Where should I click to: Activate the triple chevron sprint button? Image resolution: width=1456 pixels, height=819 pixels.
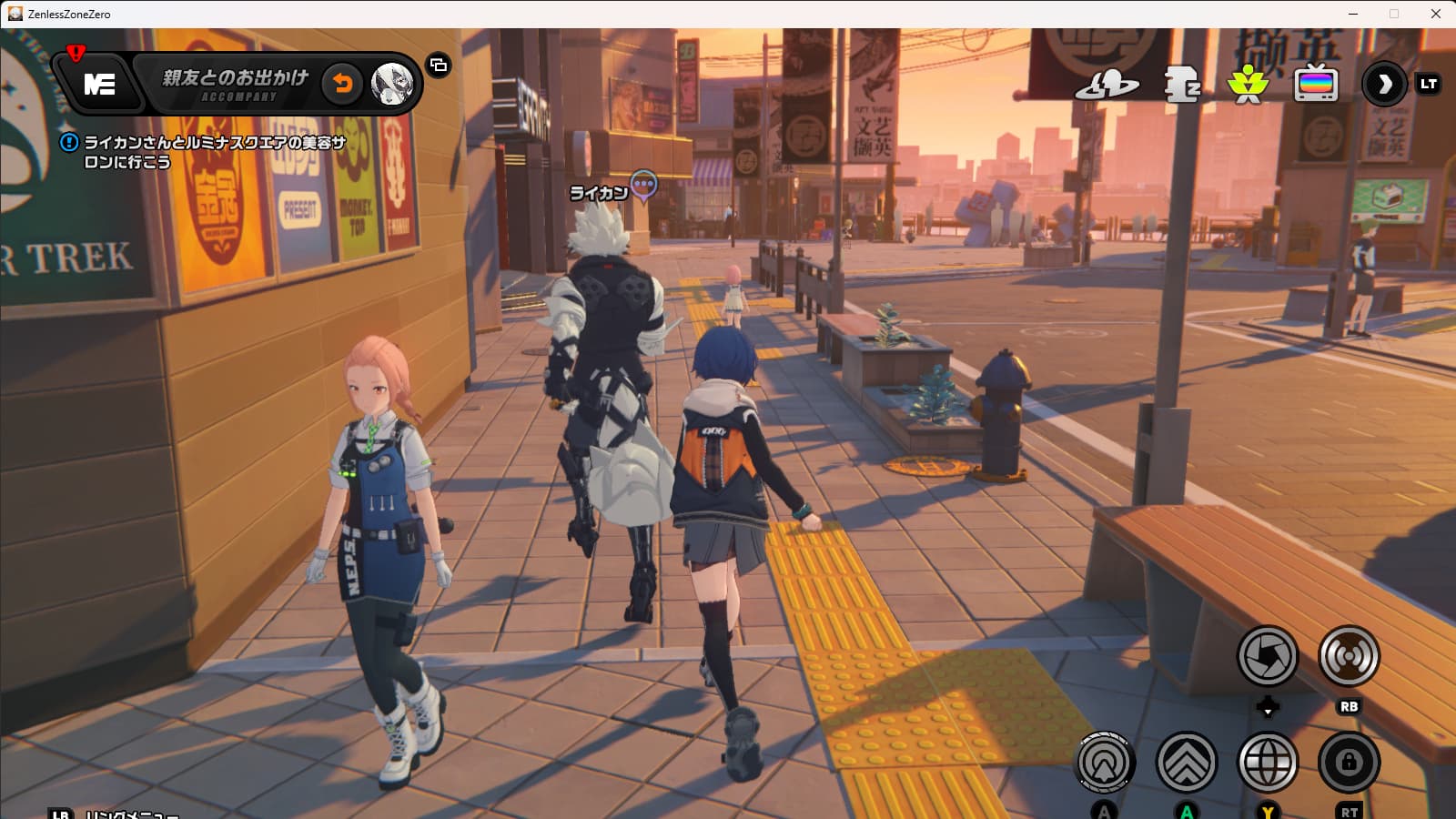(x=1186, y=762)
